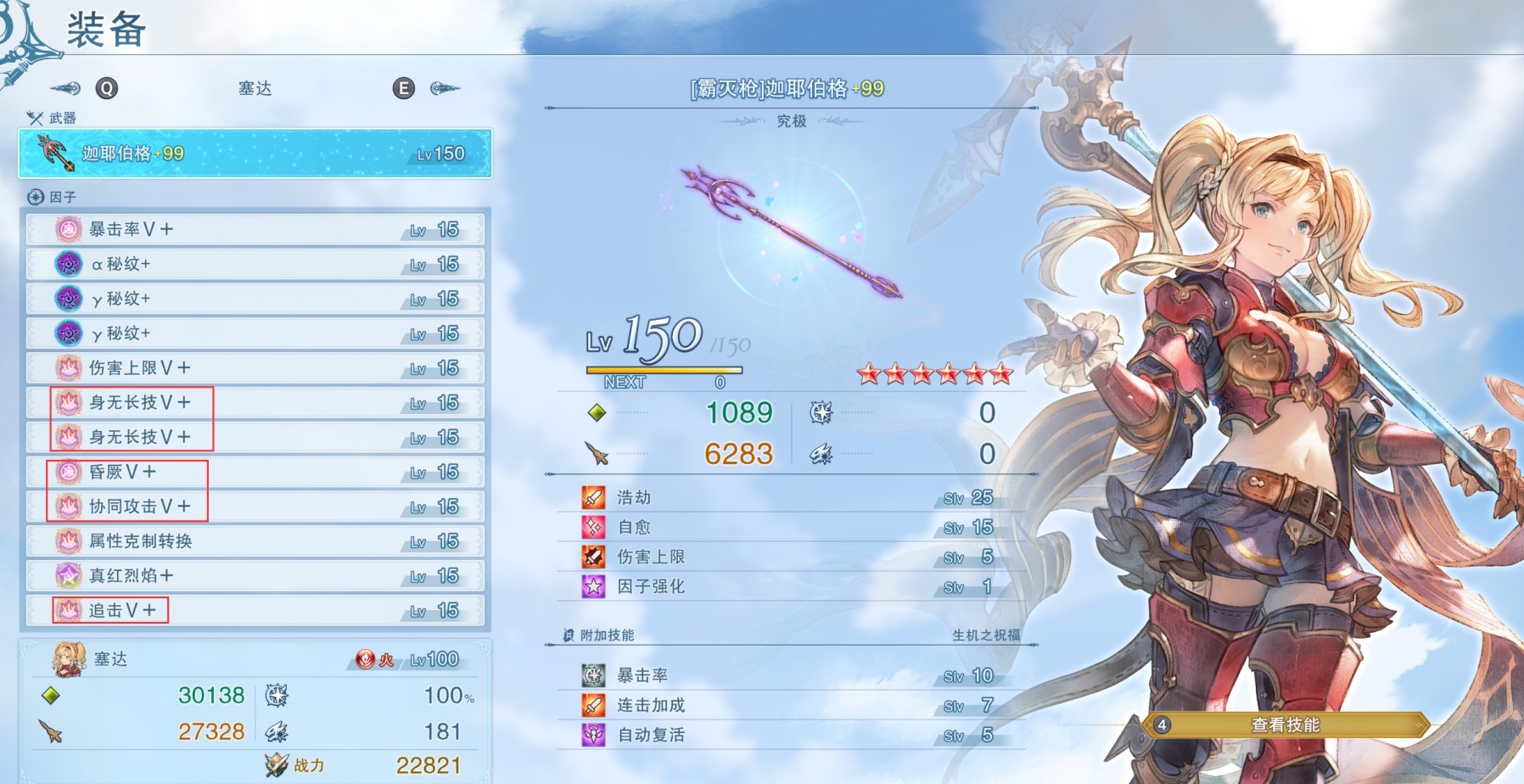Select the 协同攻击V+ sigil row
The width and height of the screenshot is (1524, 784).
[x=255, y=507]
